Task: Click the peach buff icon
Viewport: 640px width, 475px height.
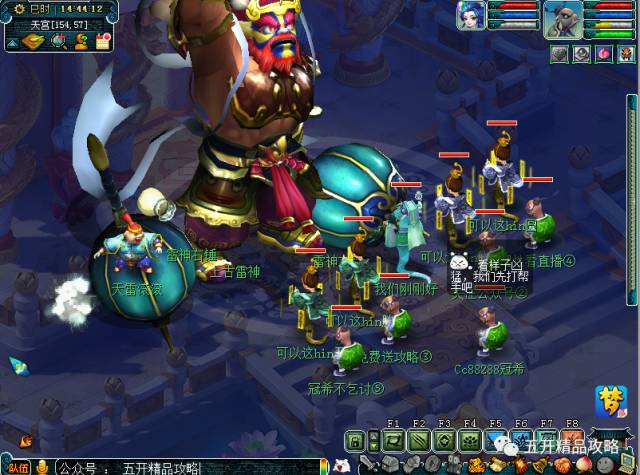Action: [603, 54]
